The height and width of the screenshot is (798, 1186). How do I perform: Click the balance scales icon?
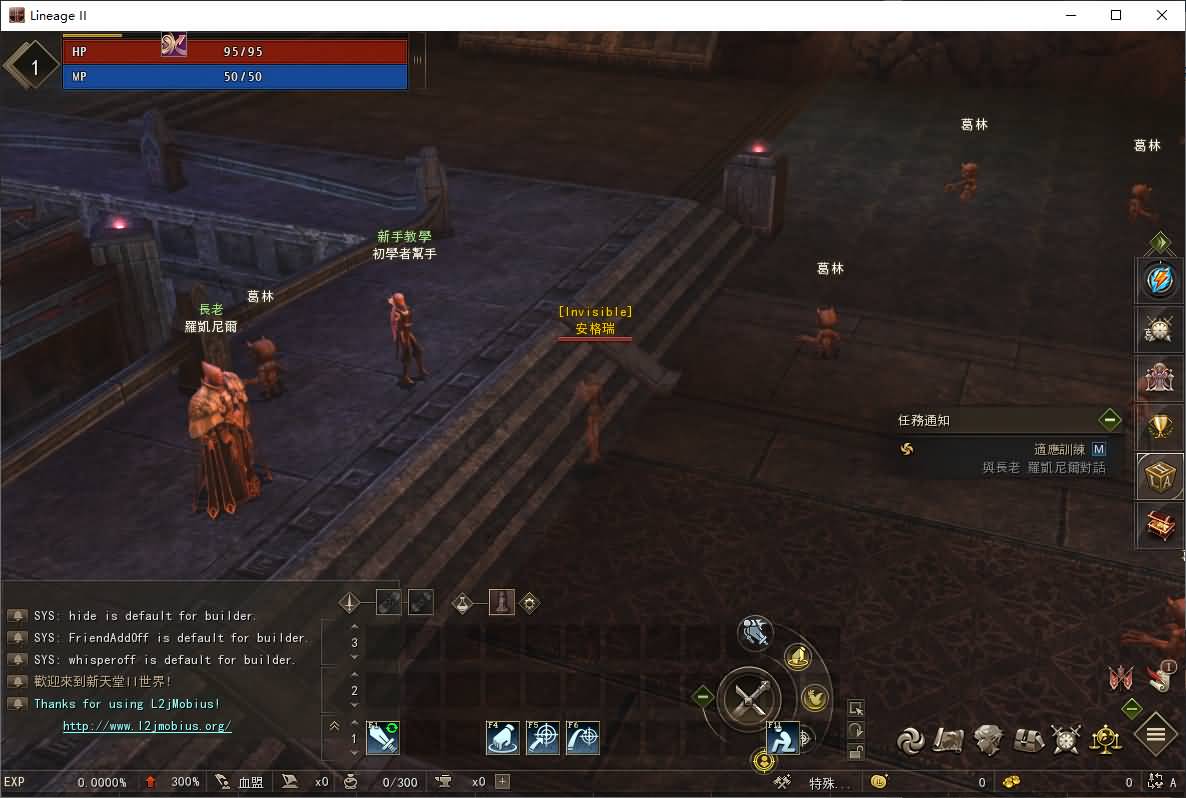tap(1106, 740)
